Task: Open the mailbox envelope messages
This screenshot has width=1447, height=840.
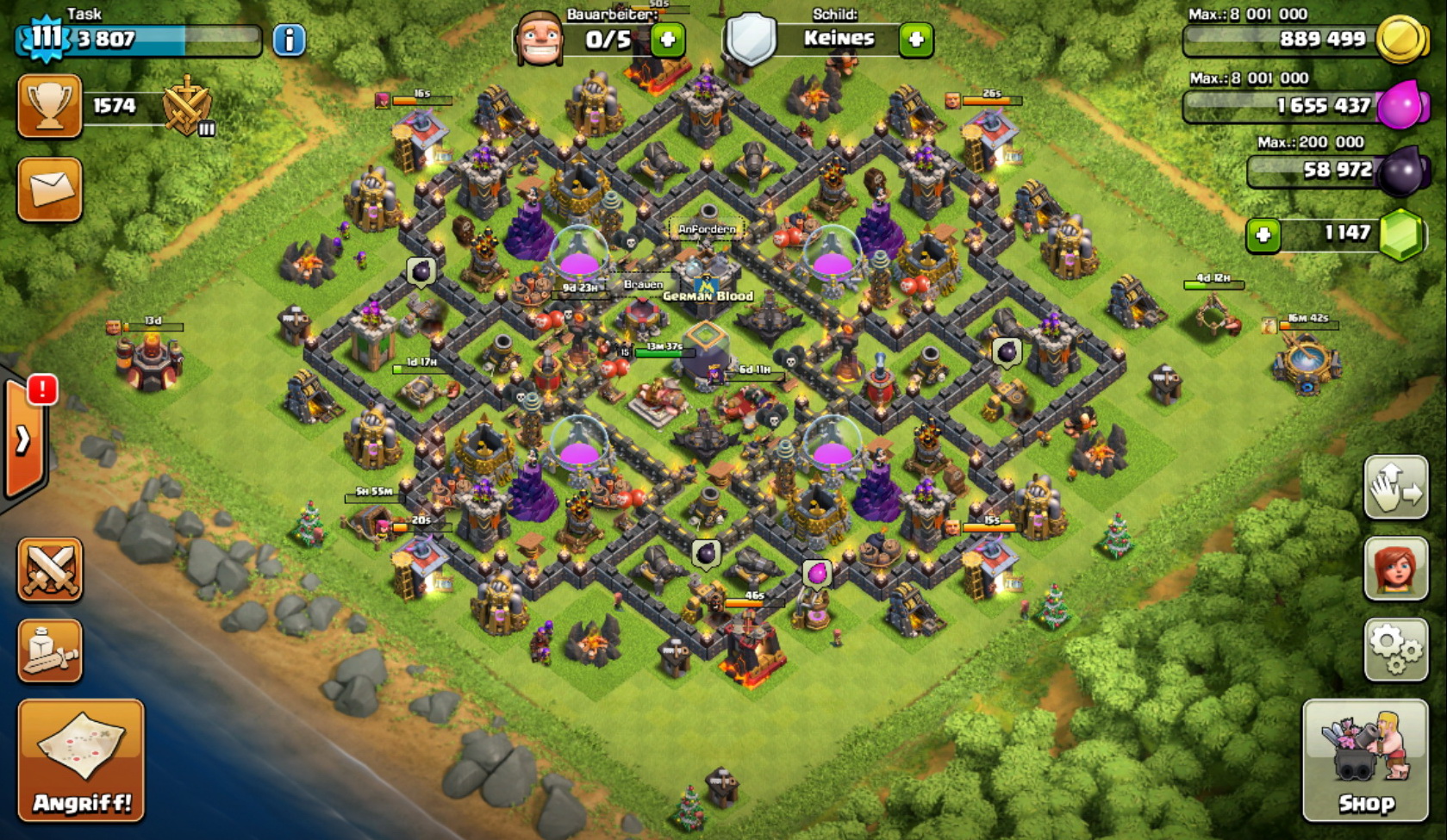Action: 49,189
